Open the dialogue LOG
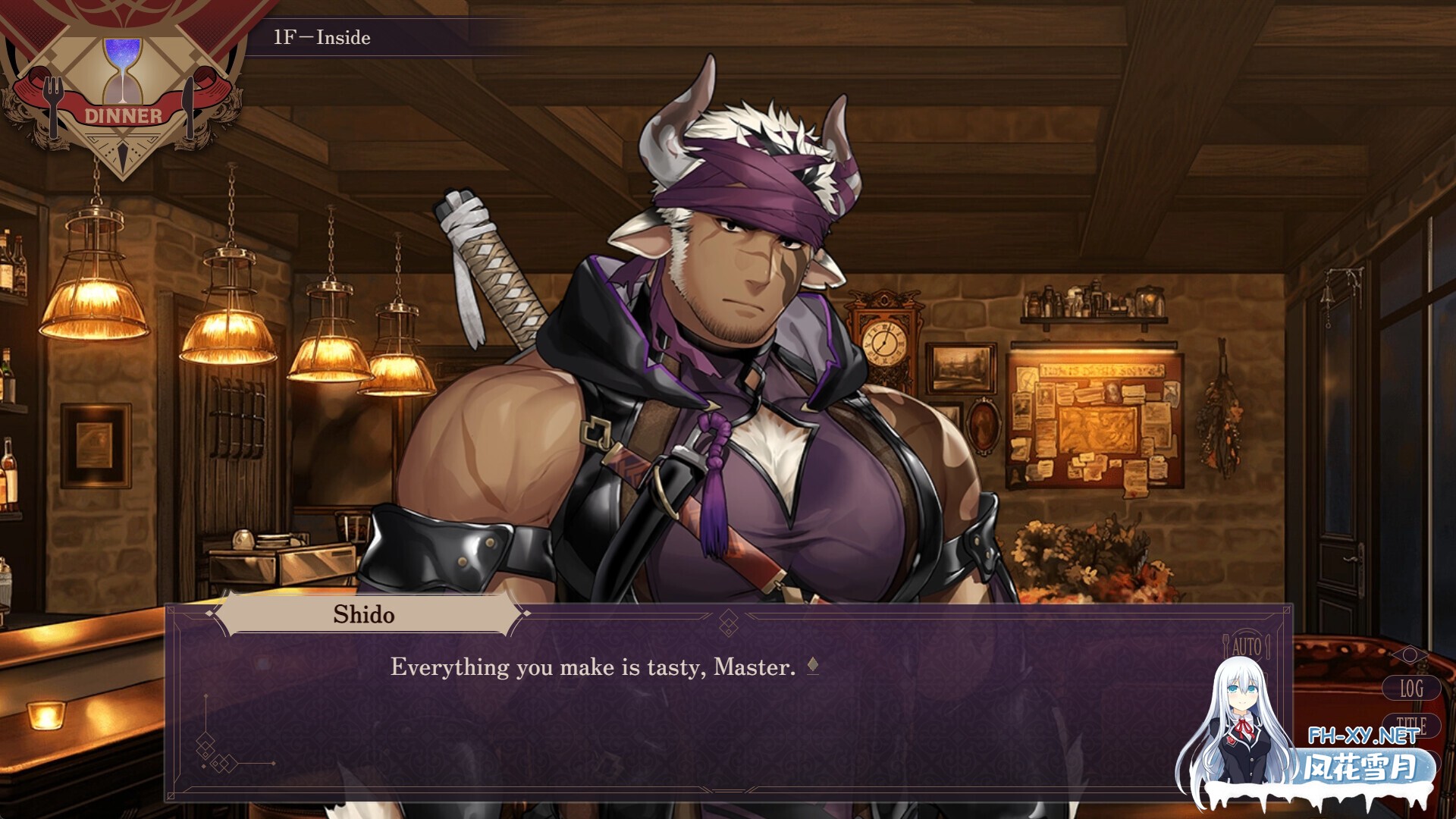 click(x=1410, y=689)
